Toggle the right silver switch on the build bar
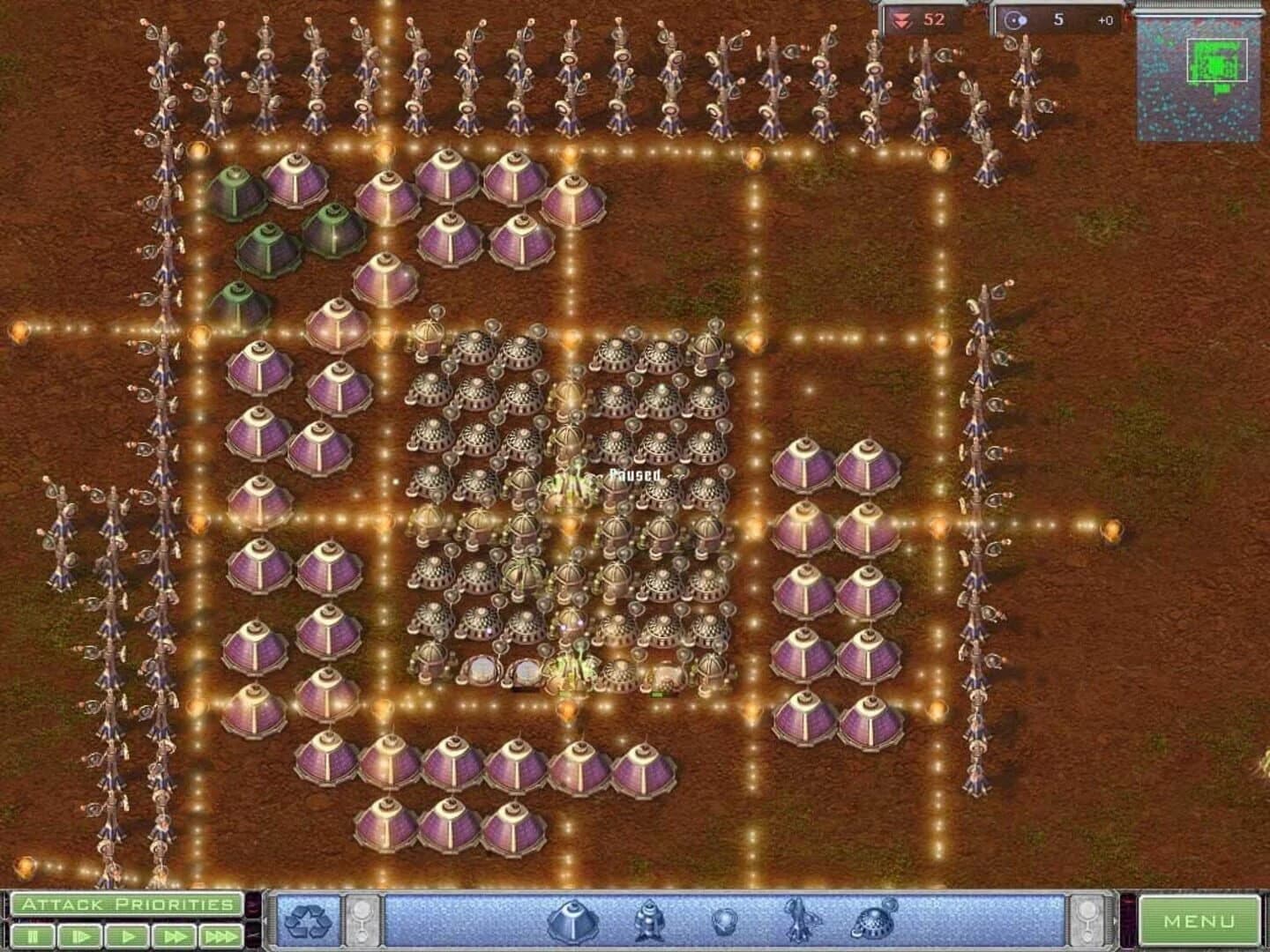Viewport: 1270px width, 952px height. pyautogui.click(x=1087, y=919)
